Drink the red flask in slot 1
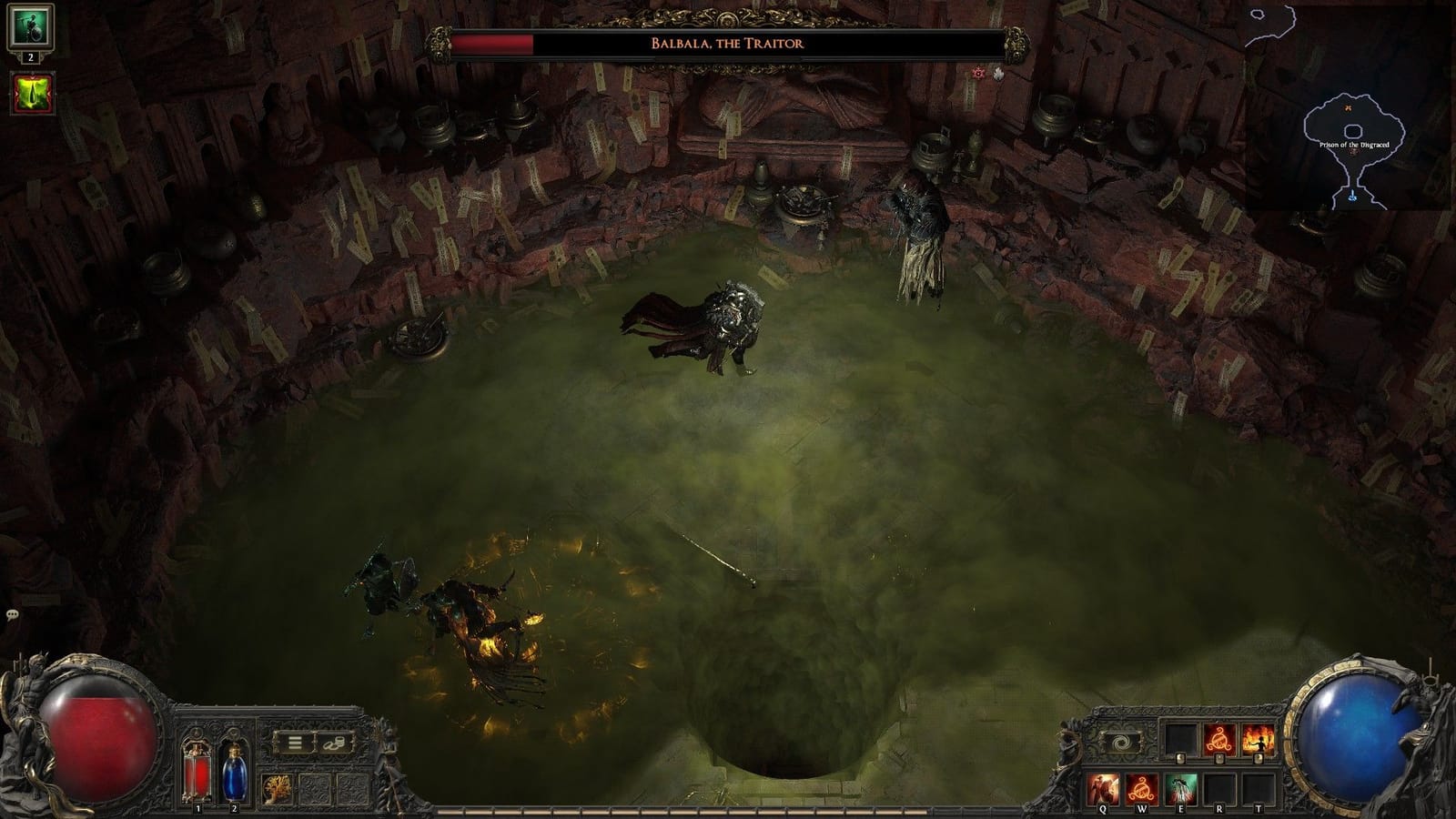This screenshot has width=1456, height=819. (x=196, y=773)
